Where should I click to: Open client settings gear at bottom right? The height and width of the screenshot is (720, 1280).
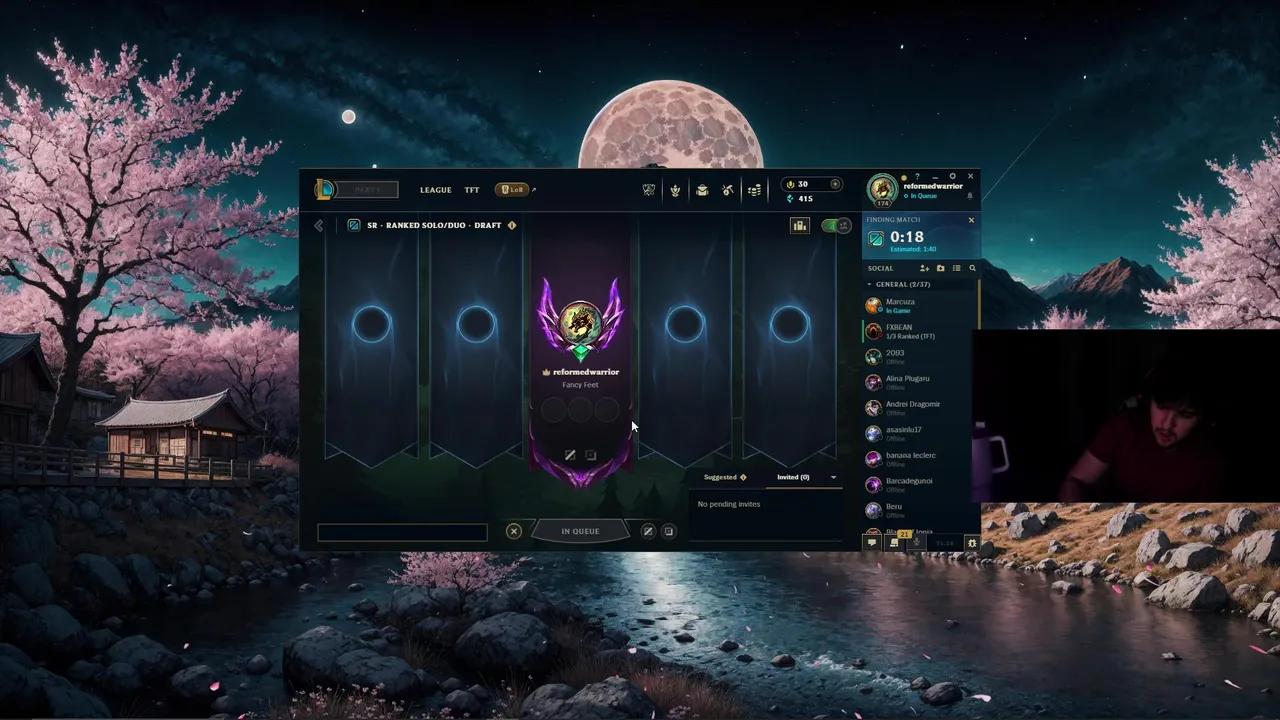[x=971, y=543]
